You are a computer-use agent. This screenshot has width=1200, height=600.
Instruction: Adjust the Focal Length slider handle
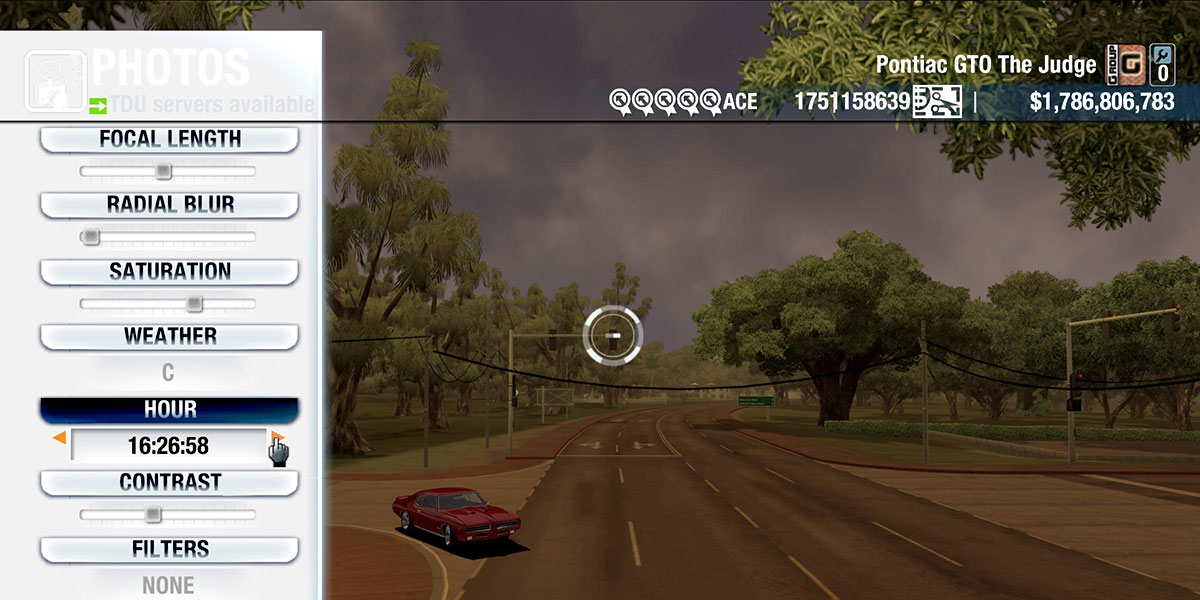tap(163, 172)
